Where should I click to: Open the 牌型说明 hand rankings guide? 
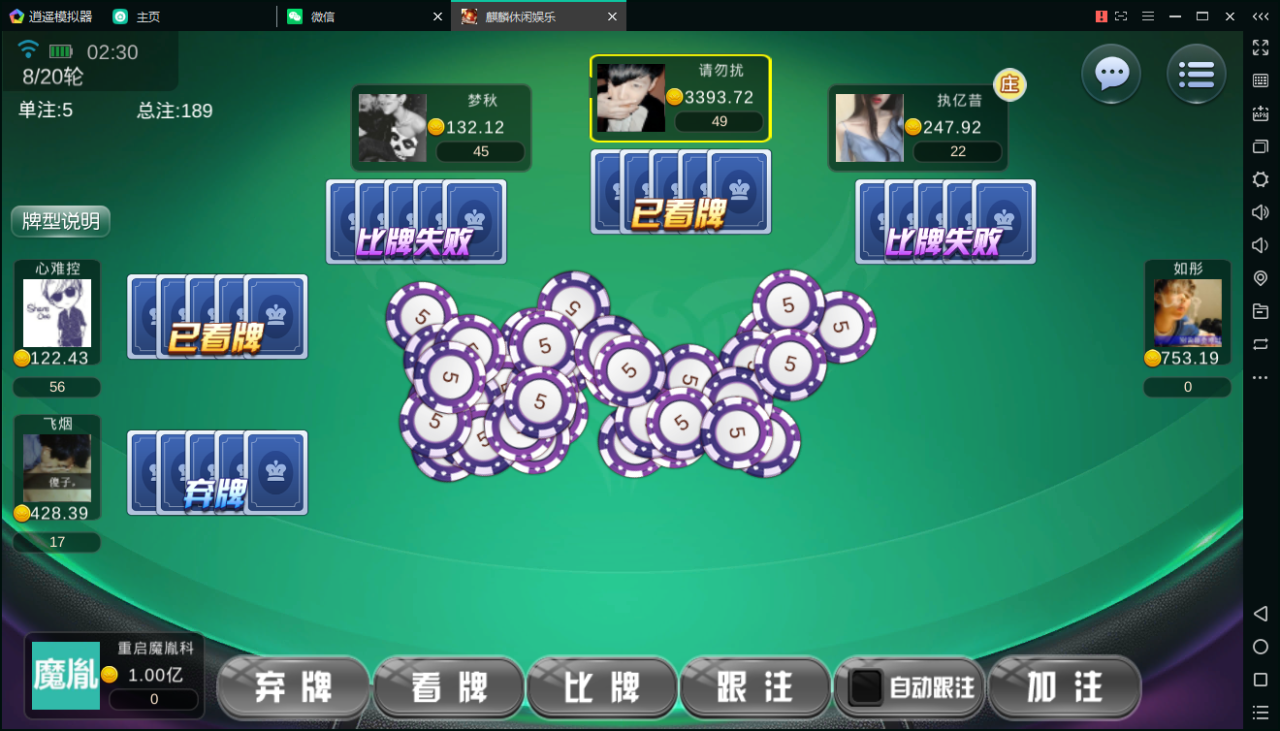point(60,222)
